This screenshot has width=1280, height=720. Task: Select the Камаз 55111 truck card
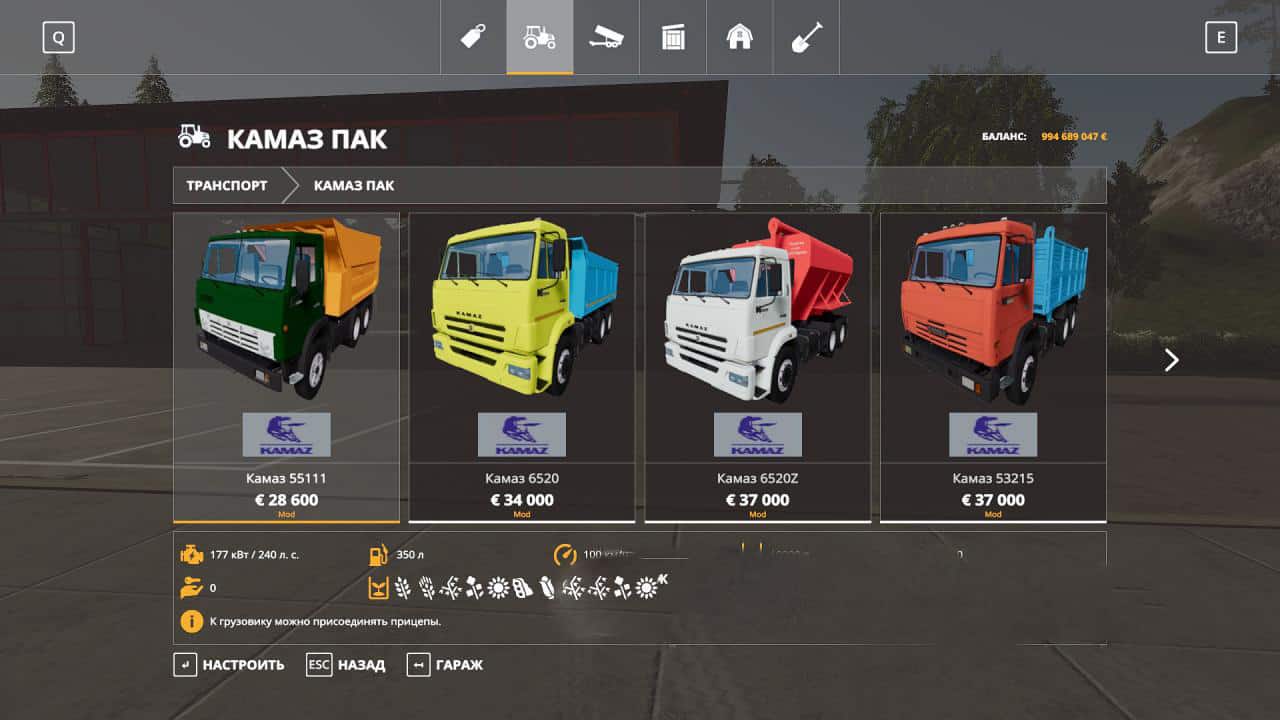[286, 366]
